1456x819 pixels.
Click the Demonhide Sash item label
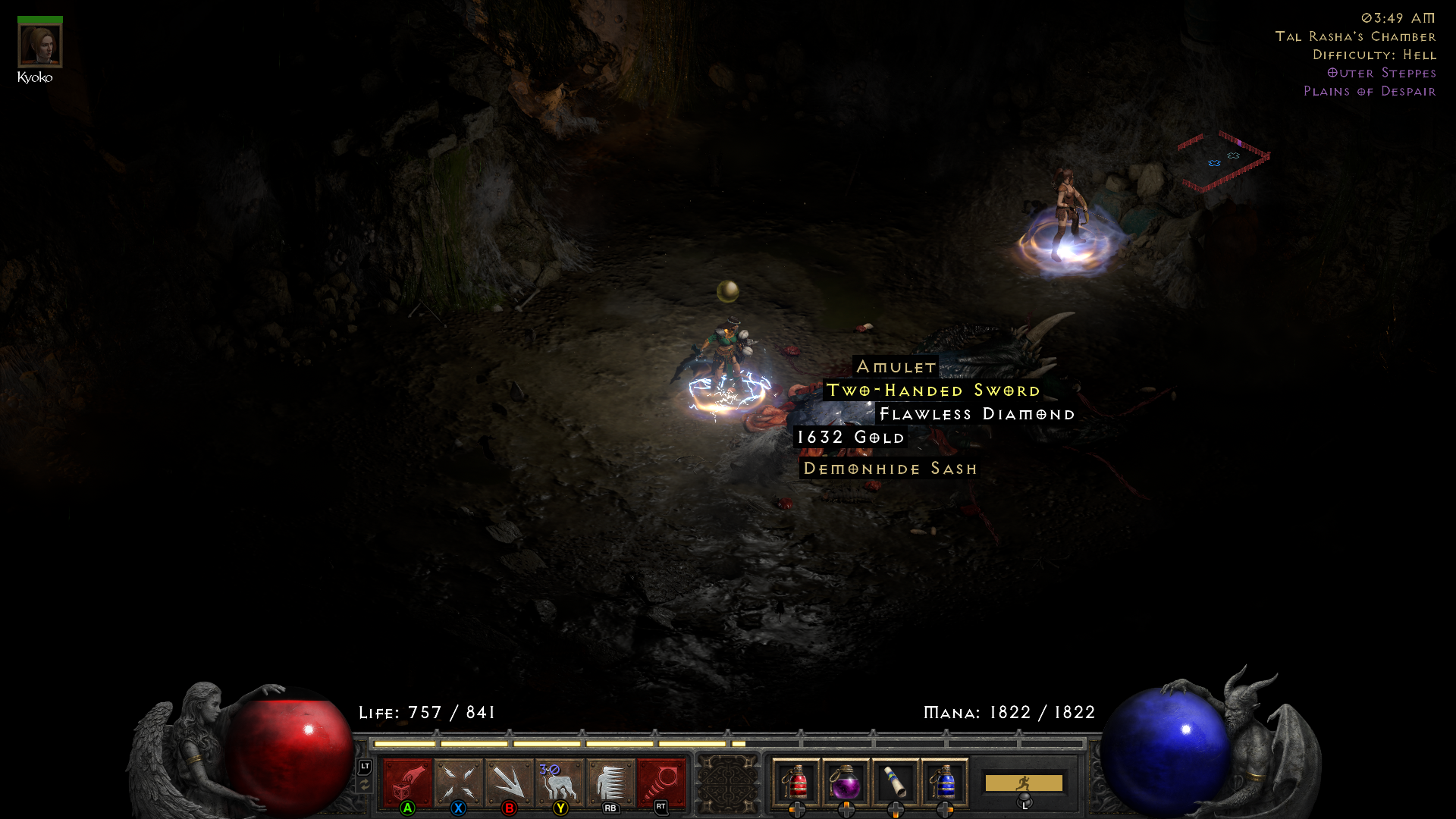tap(890, 468)
